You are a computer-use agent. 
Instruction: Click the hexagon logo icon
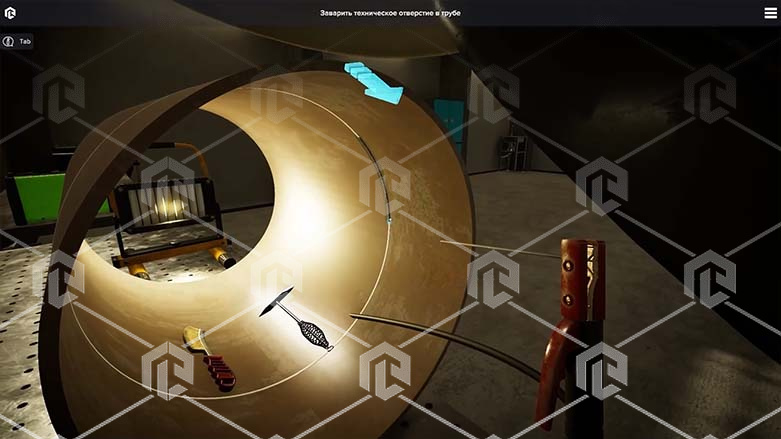pyautogui.click(x=11, y=13)
